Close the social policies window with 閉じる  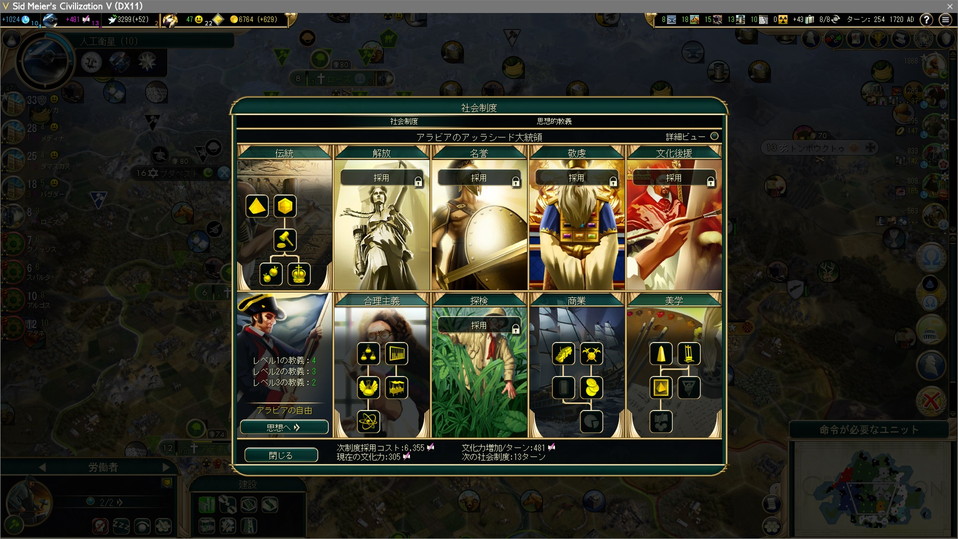point(281,455)
